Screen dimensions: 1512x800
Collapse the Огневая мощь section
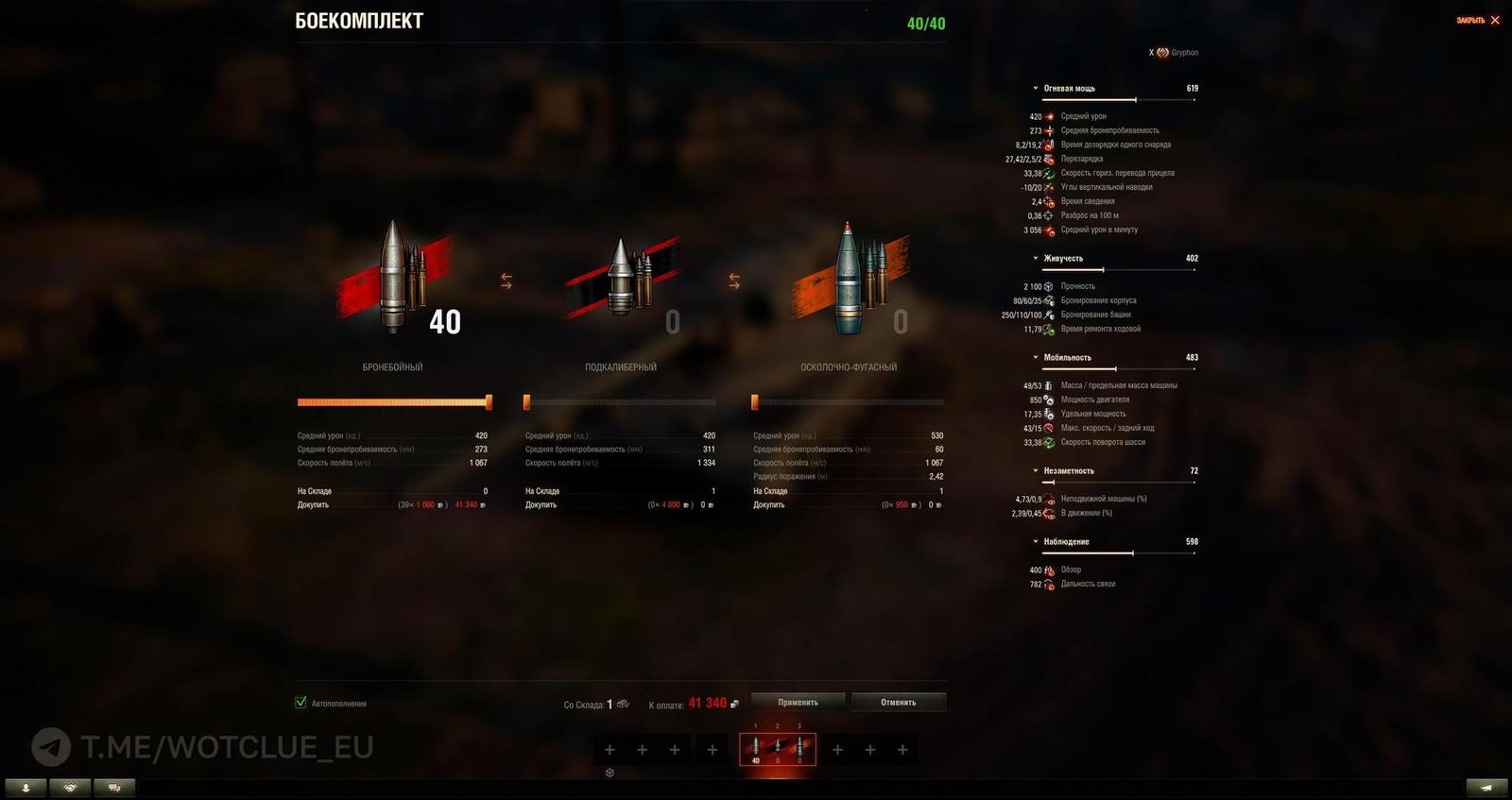[x=1036, y=87]
